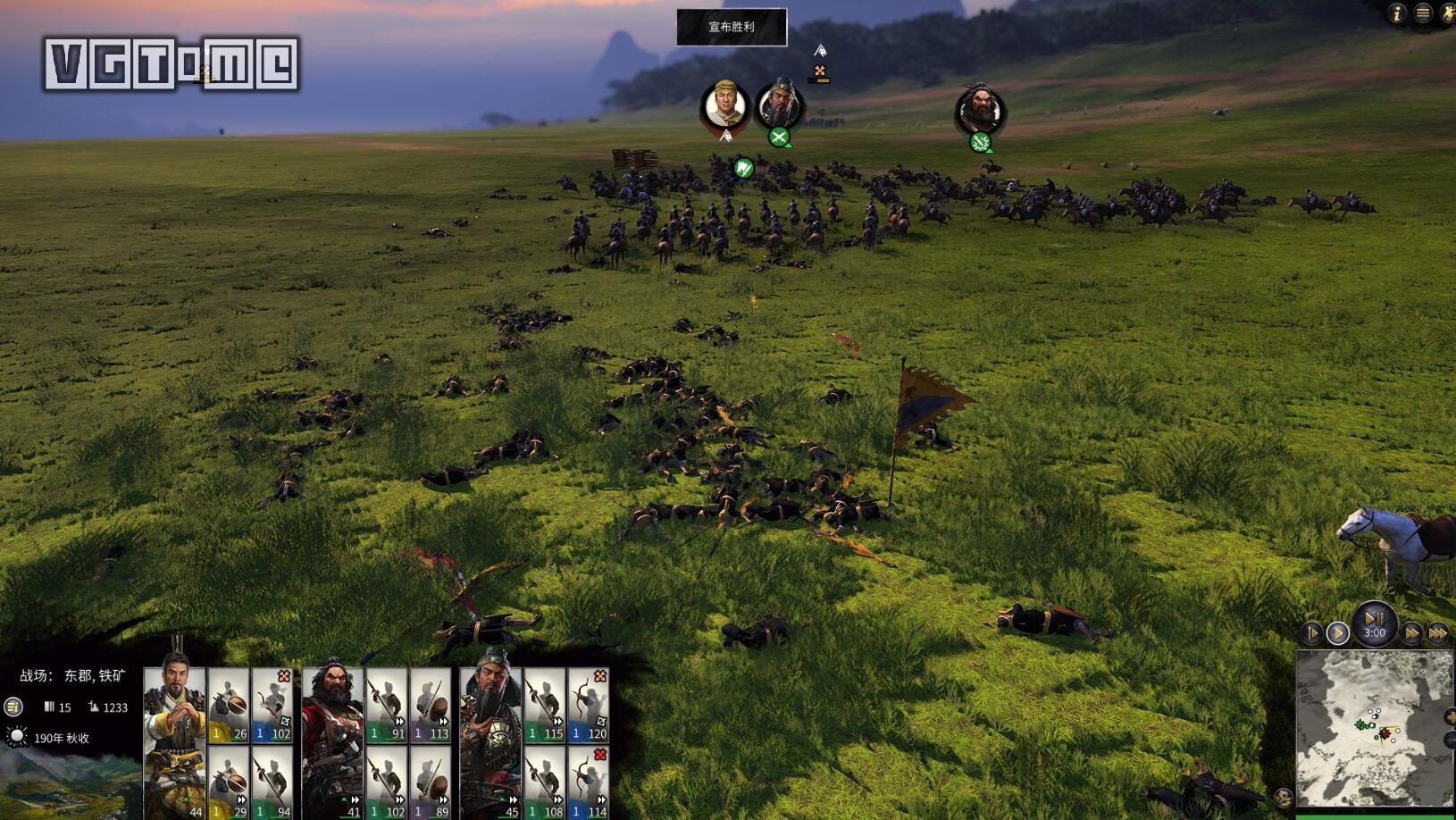Click the slow-motion speed button
The width and height of the screenshot is (1456, 820).
point(1311,633)
